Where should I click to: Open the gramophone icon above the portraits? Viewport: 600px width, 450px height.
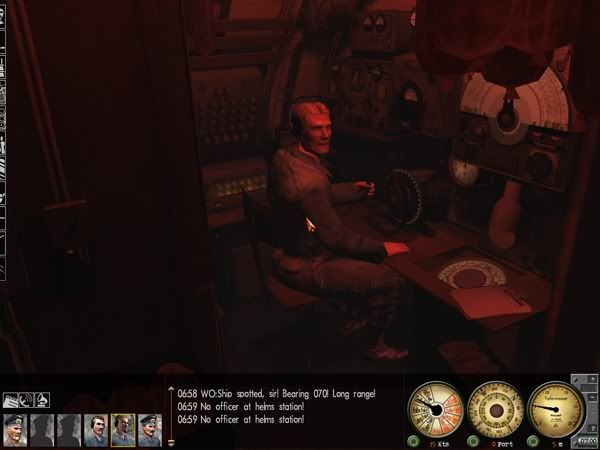click(x=43, y=400)
